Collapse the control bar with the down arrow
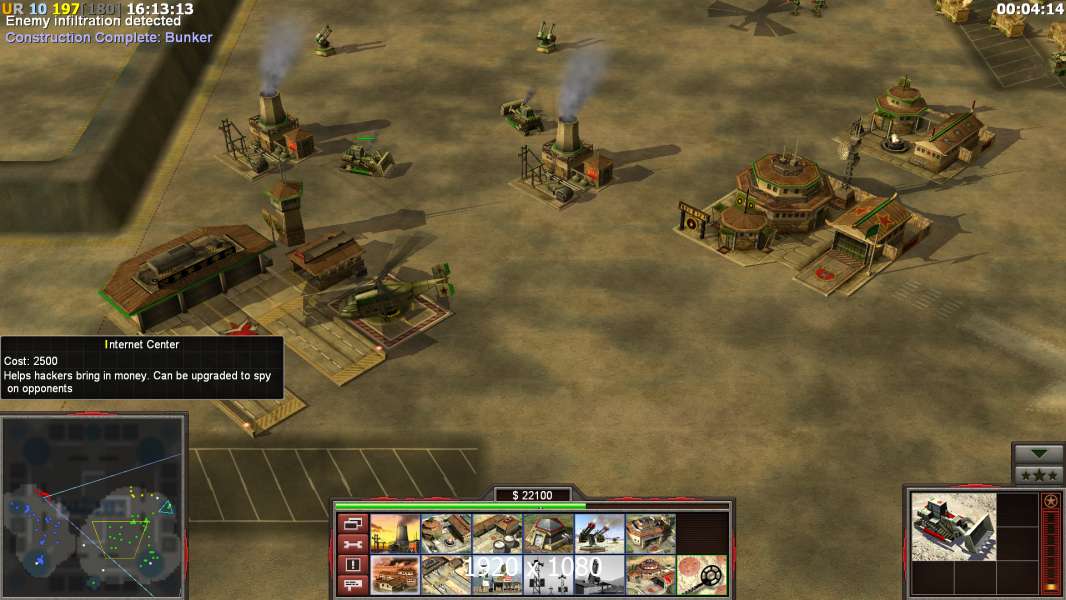 click(x=1038, y=454)
